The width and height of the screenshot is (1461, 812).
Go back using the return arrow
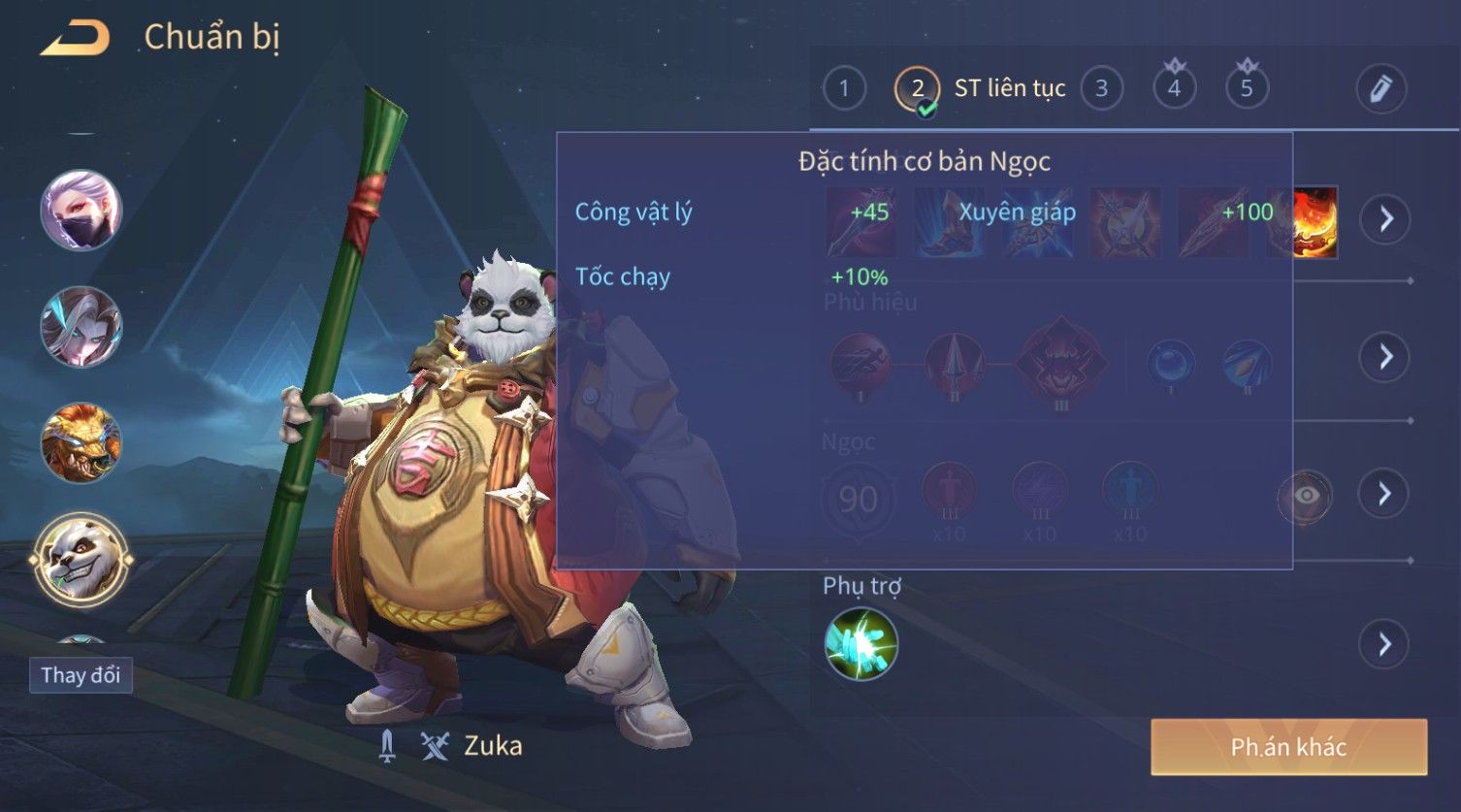(x=75, y=39)
